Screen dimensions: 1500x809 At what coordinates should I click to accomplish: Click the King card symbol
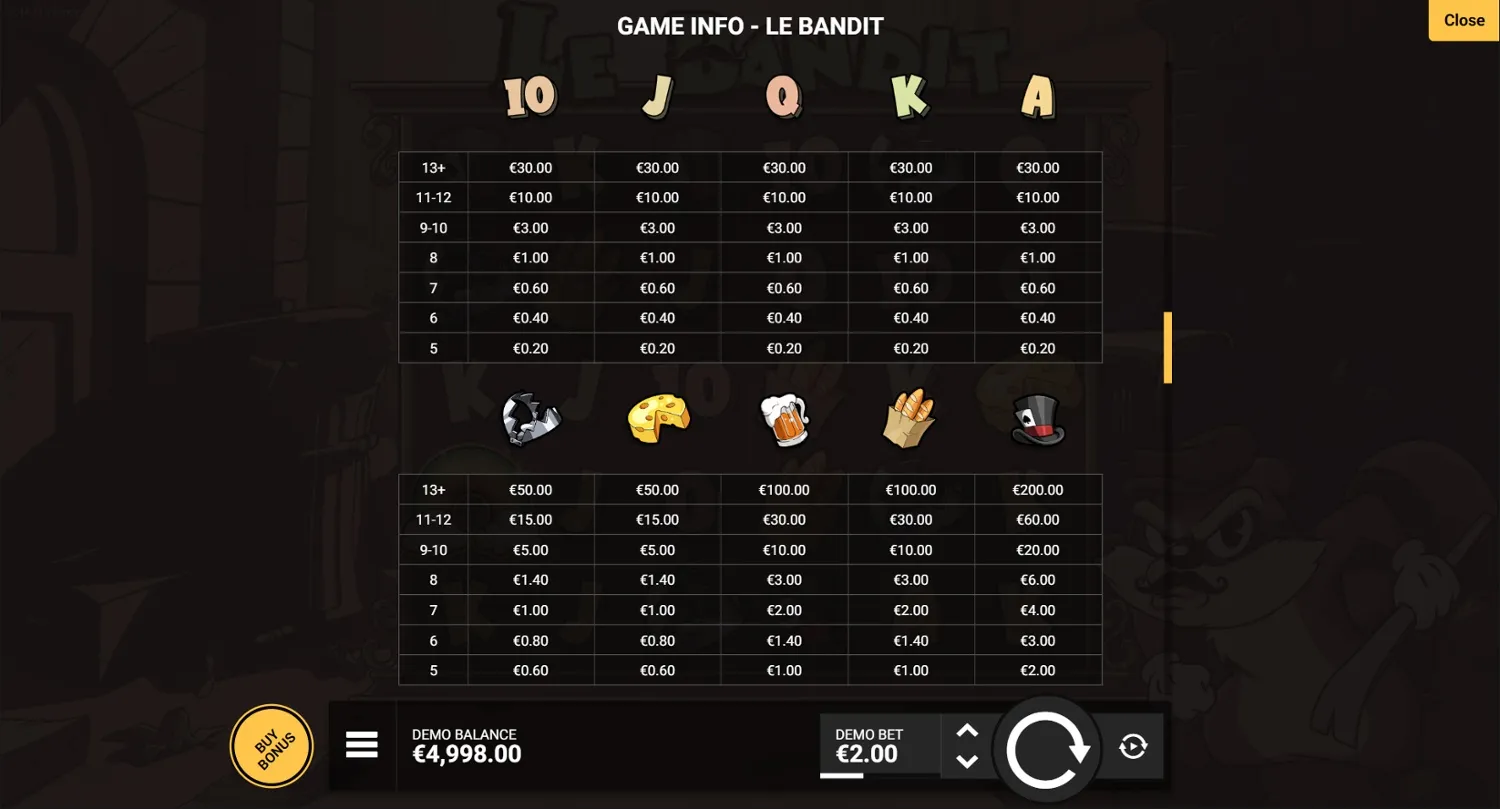click(x=910, y=93)
